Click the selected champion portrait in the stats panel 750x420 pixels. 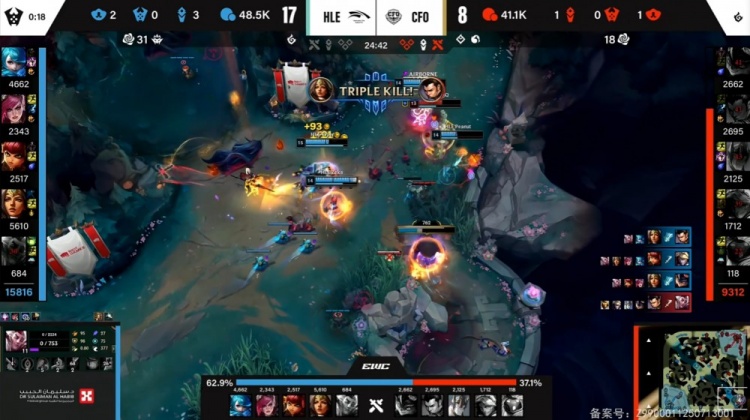click(x=19, y=343)
